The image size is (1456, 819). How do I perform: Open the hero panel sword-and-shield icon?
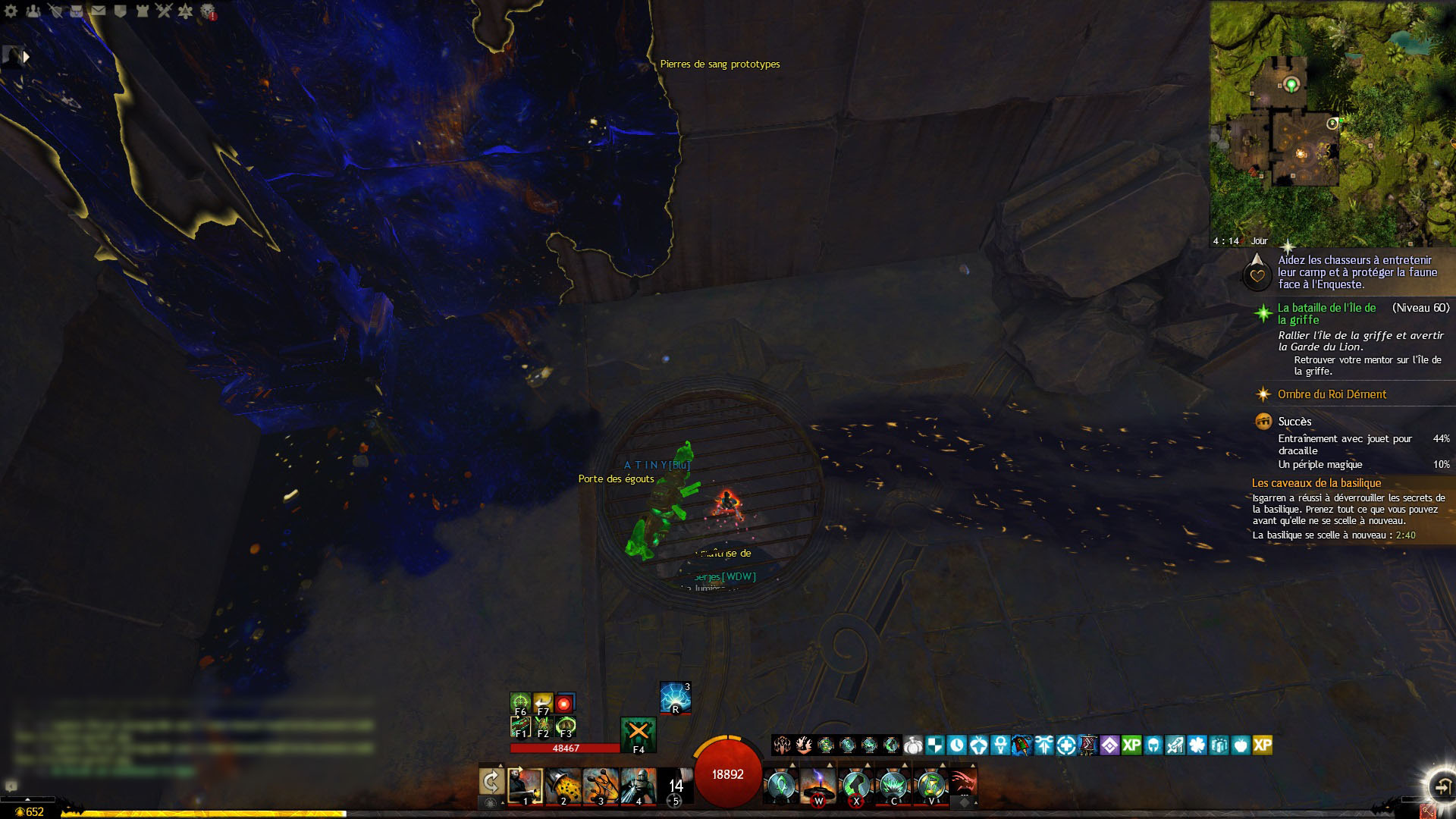55,11
